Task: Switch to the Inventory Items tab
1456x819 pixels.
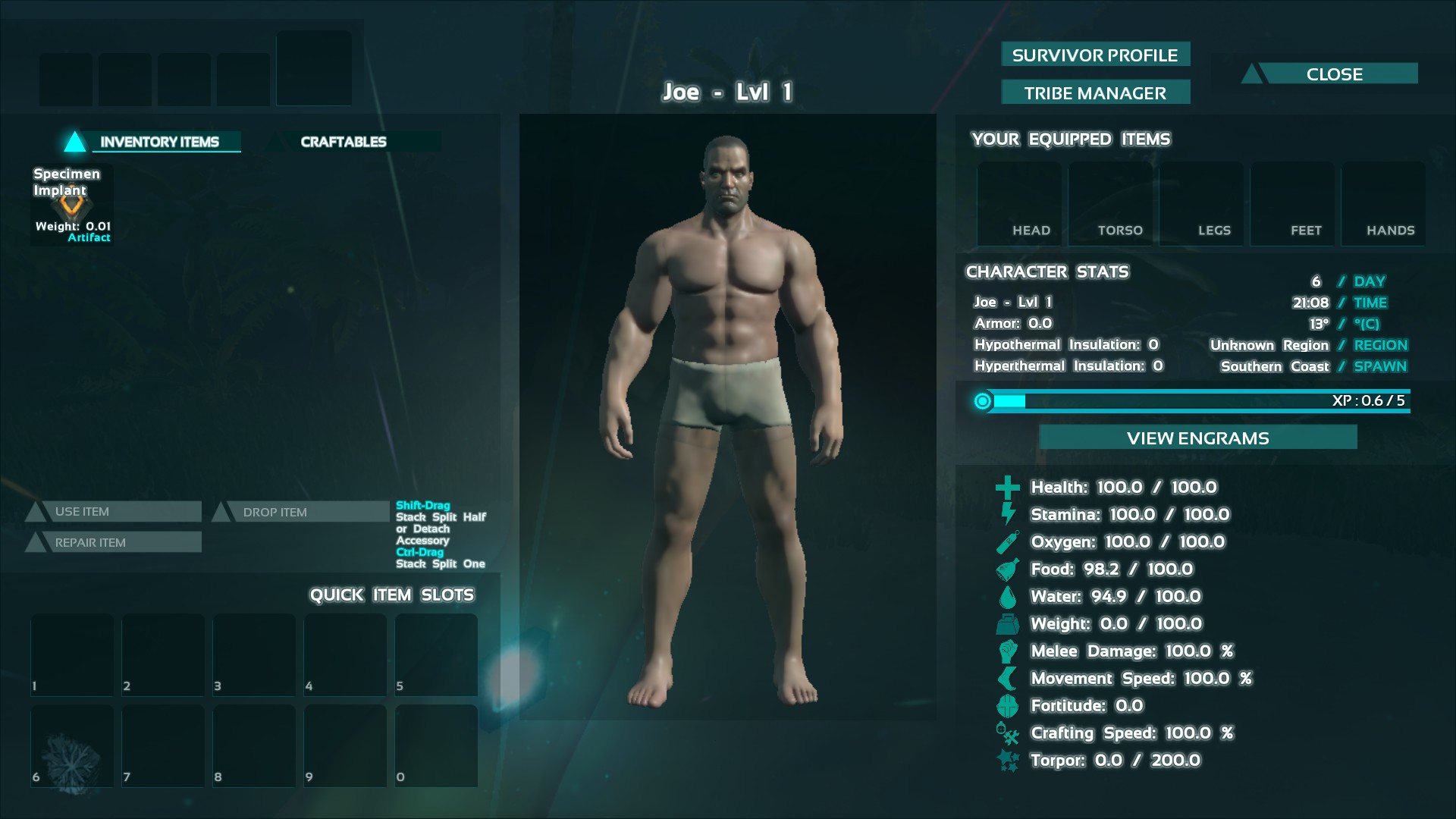Action: click(x=159, y=142)
